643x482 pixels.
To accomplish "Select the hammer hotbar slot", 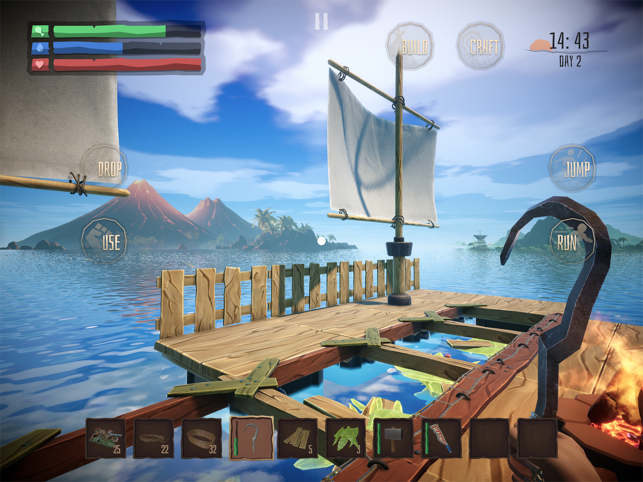I will 394,437.
